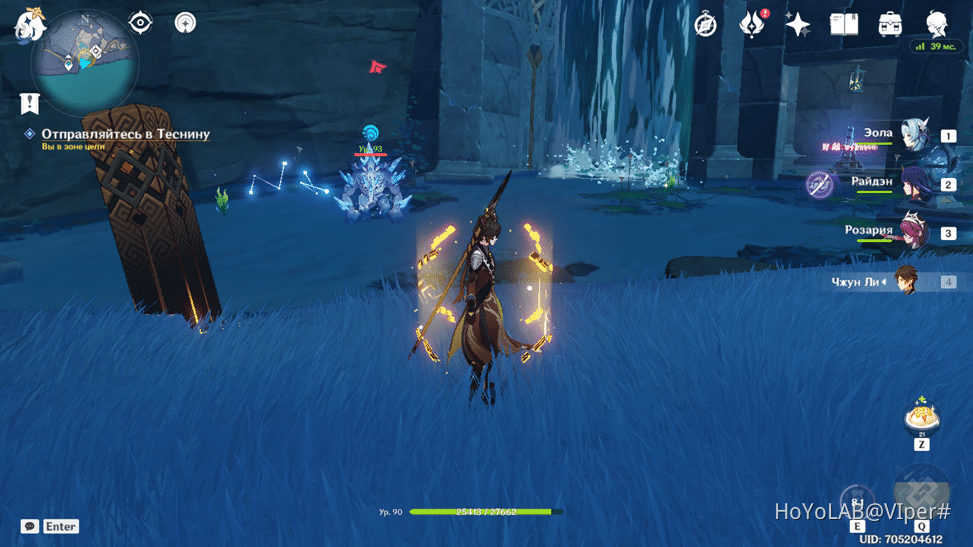Image resolution: width=973 pixels, height=547 pixels.
Task: Switch to party member Розария
Action: point(912,232)
